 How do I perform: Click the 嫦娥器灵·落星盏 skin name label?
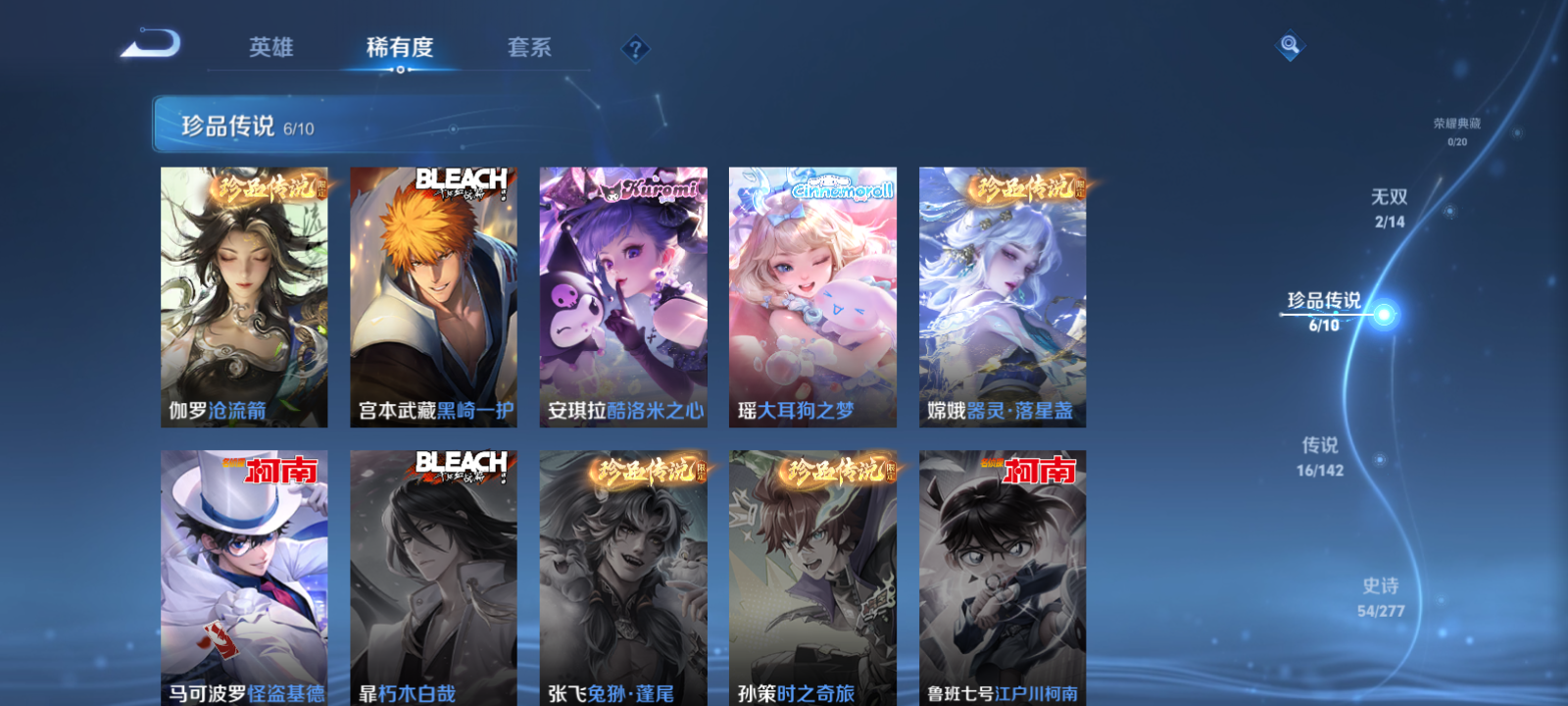(x=1002, y=411)
